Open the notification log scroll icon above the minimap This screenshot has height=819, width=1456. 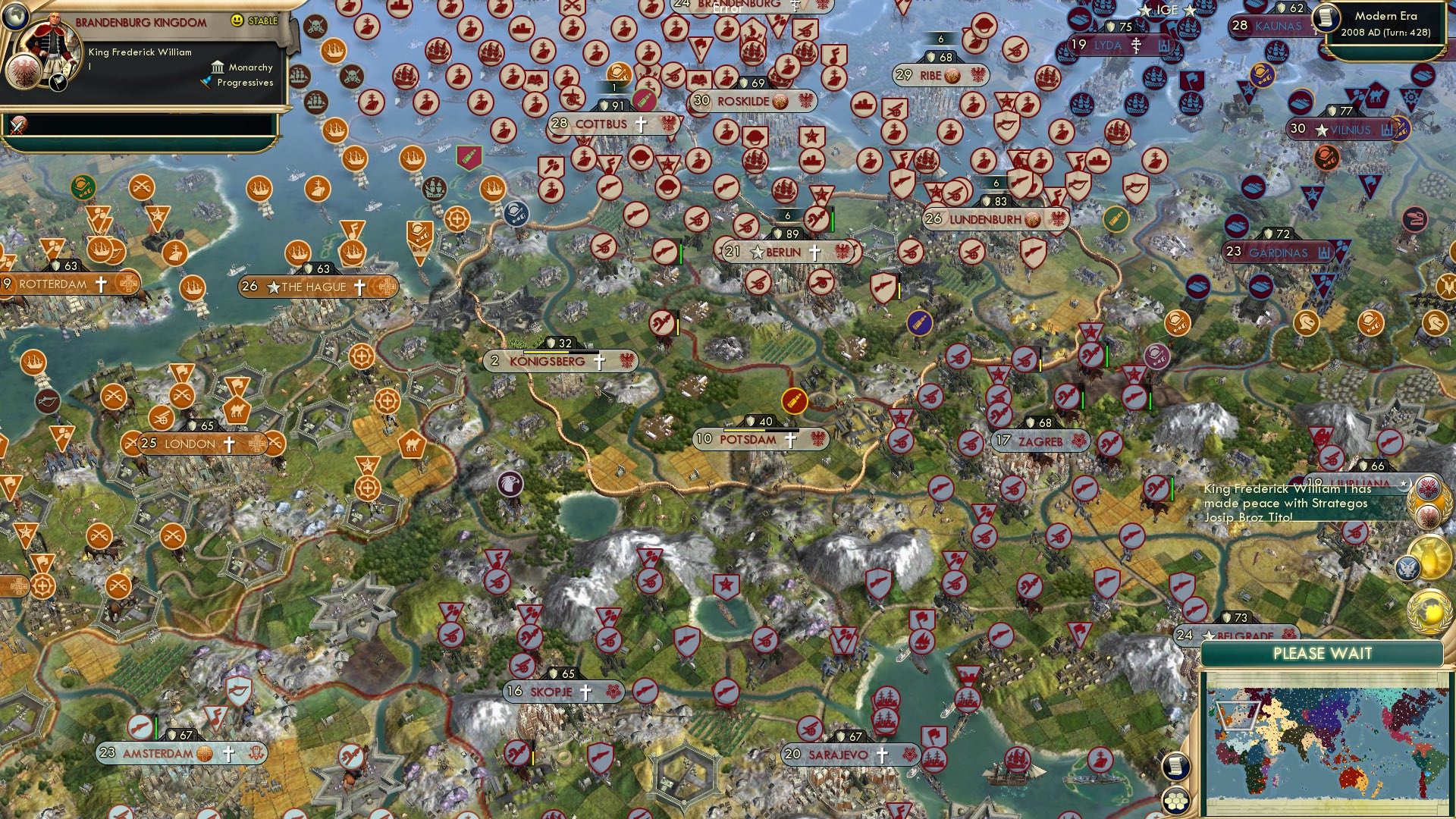coord(1176,767)
